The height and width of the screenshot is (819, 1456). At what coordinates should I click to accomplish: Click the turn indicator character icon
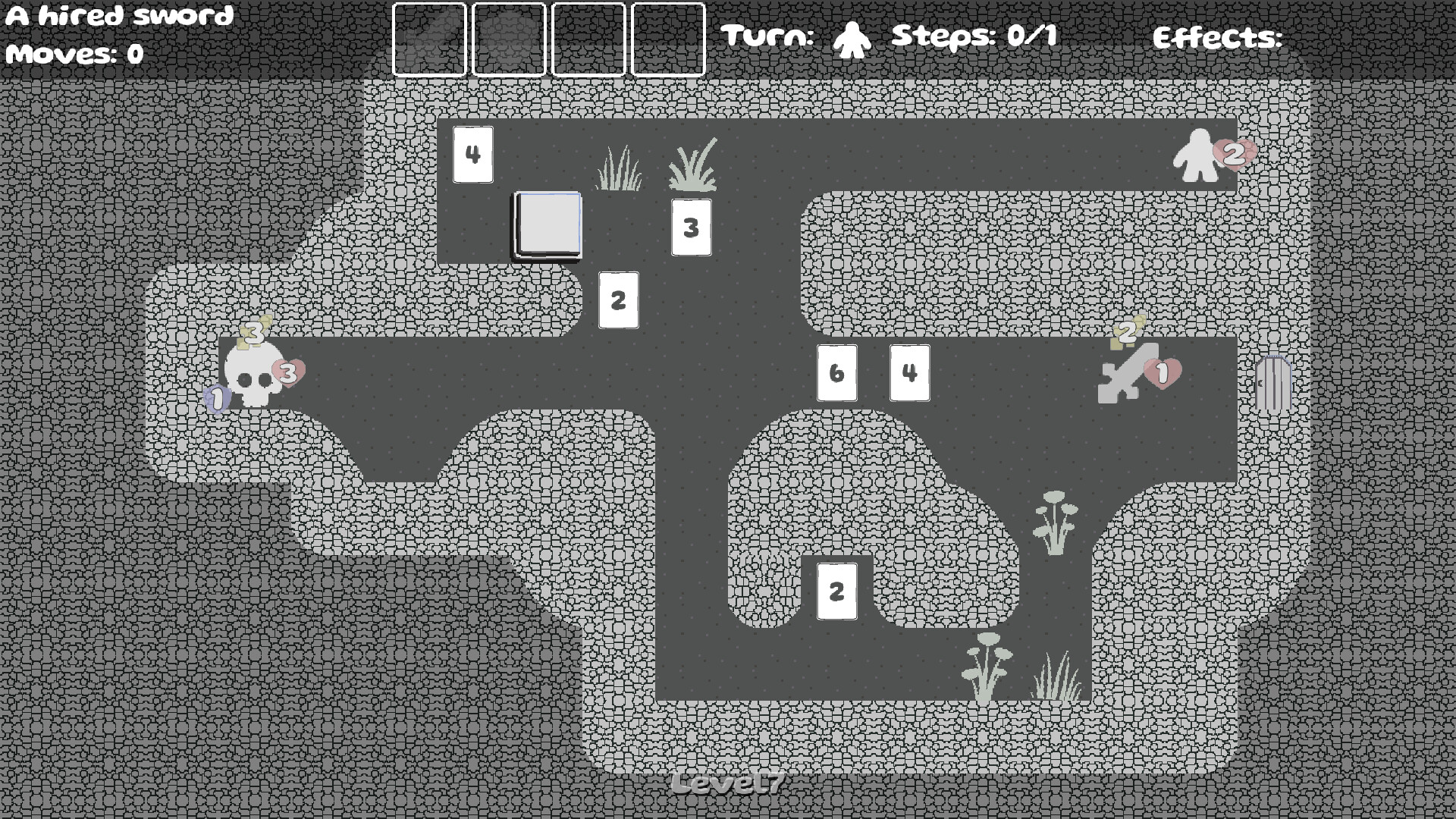pyautogui.click(x=851, y=38)
